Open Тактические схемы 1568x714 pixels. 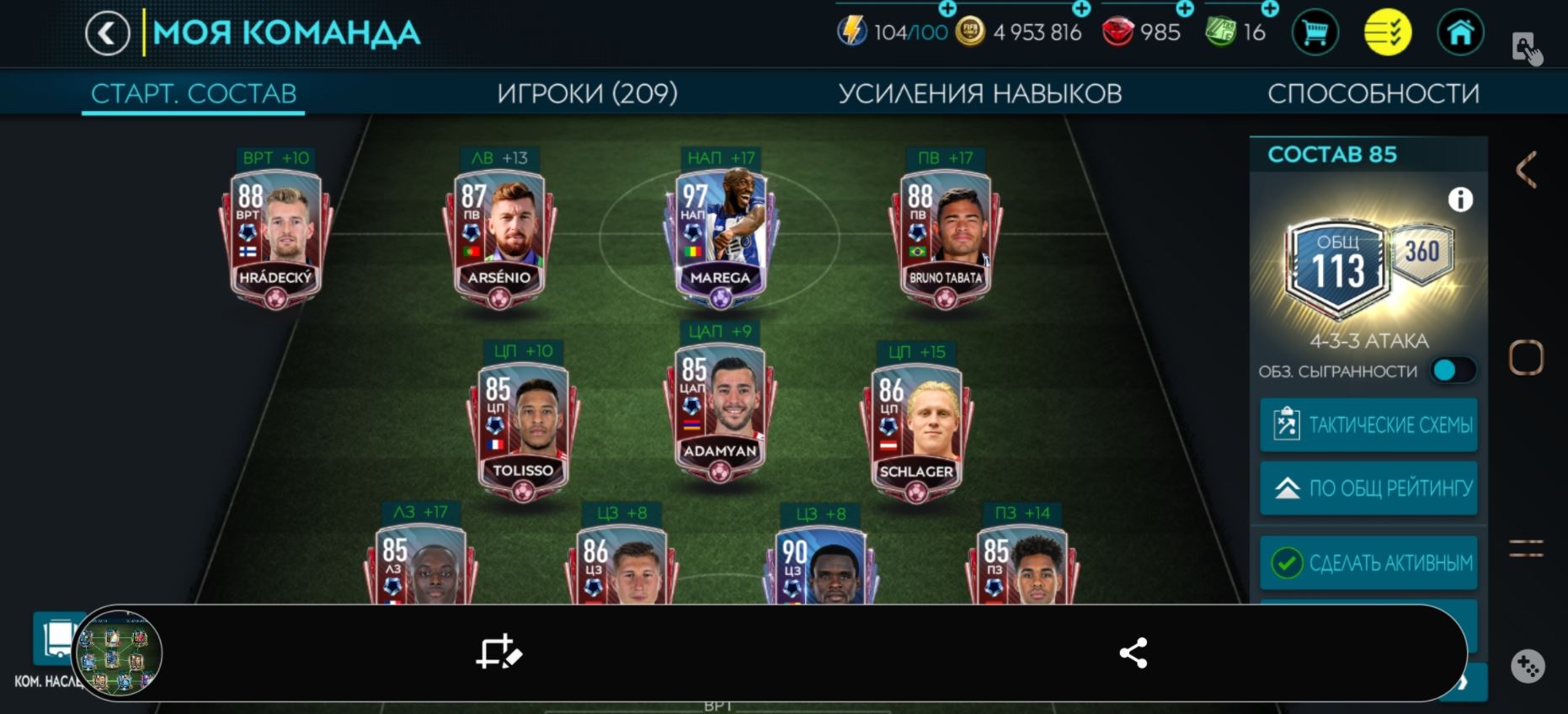[1368, 425]
